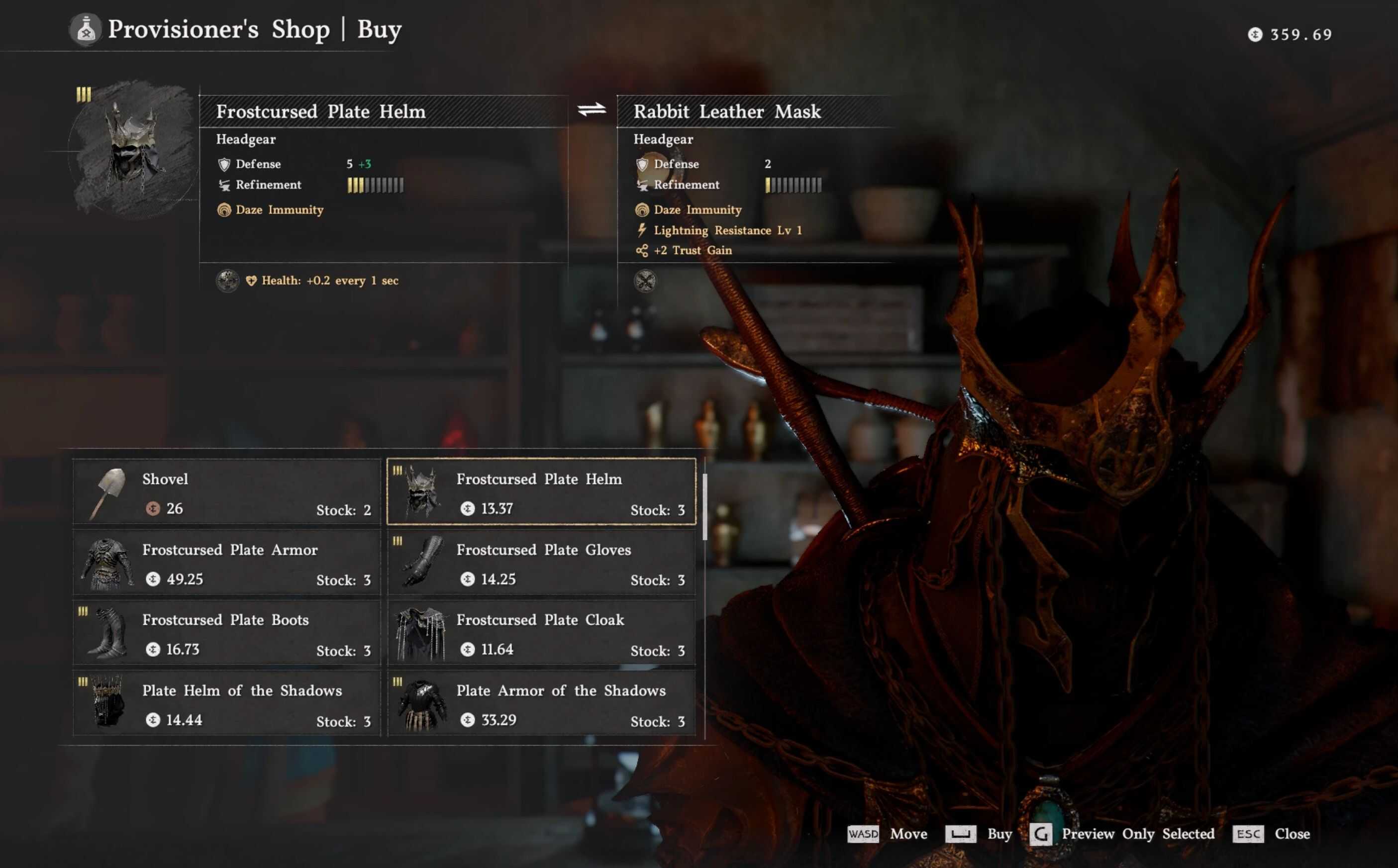Pick the Frostcursed Plate Gloves listing
This screenshot has height=868, width=1398.
point(541,563)
